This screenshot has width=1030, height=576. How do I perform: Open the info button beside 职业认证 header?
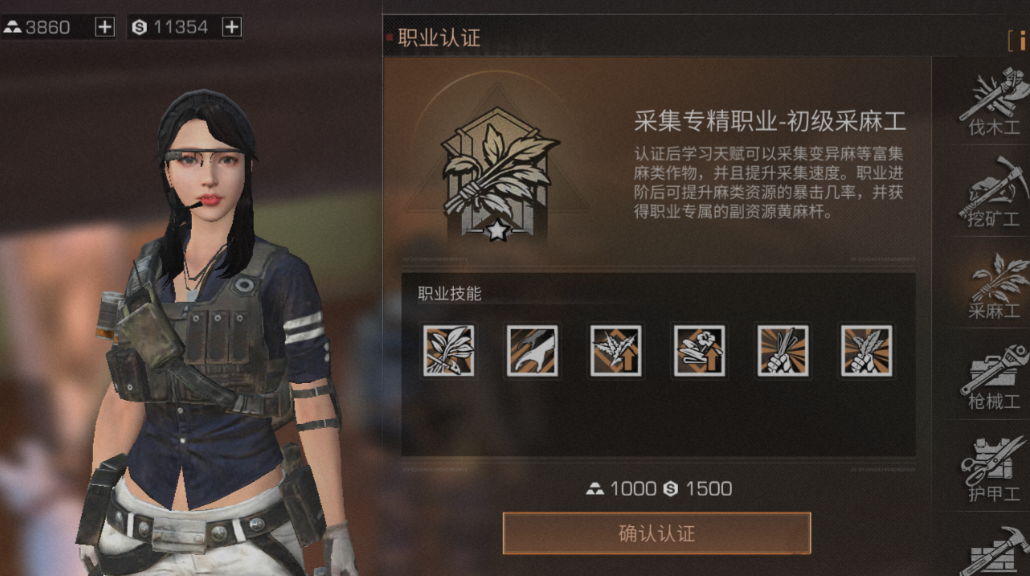(1019, 40)
